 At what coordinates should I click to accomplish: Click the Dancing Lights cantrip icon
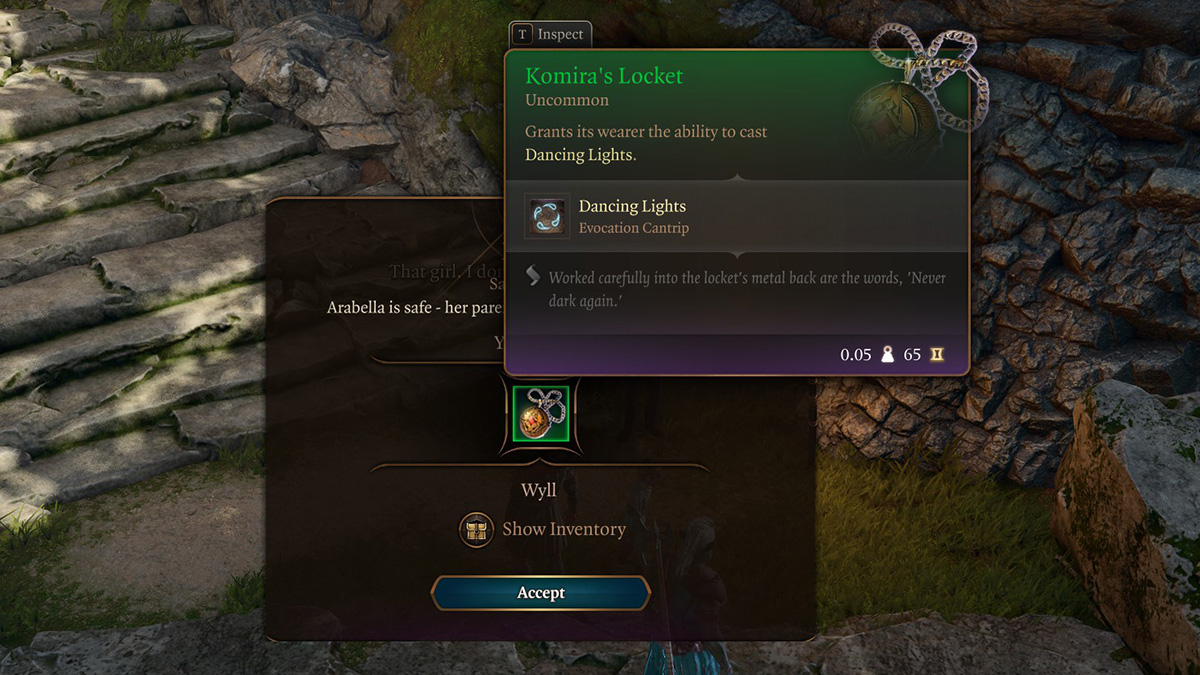(x=547, y=216)
